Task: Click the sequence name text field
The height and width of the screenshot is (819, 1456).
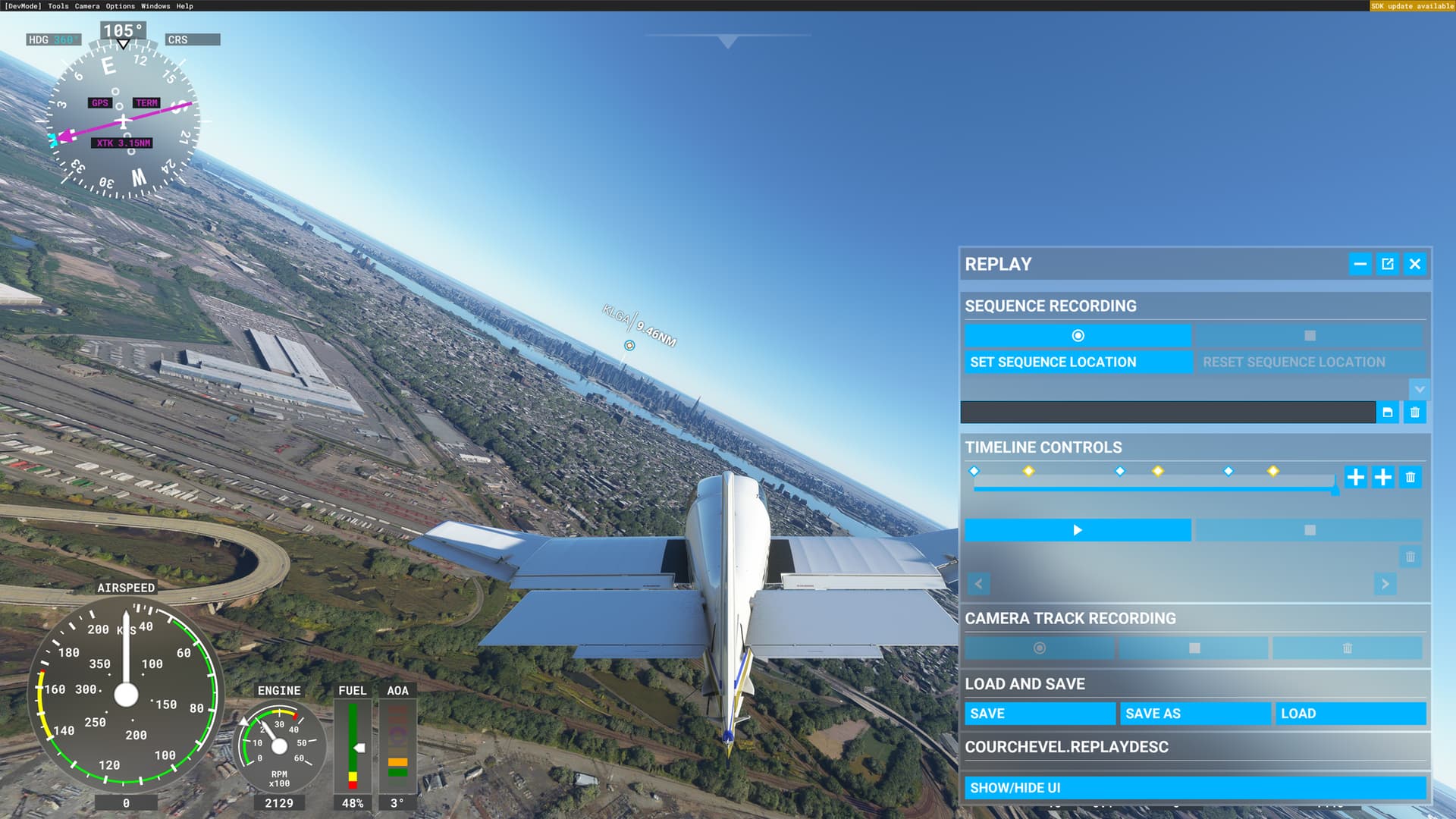Action: (x=1168, y=413)
